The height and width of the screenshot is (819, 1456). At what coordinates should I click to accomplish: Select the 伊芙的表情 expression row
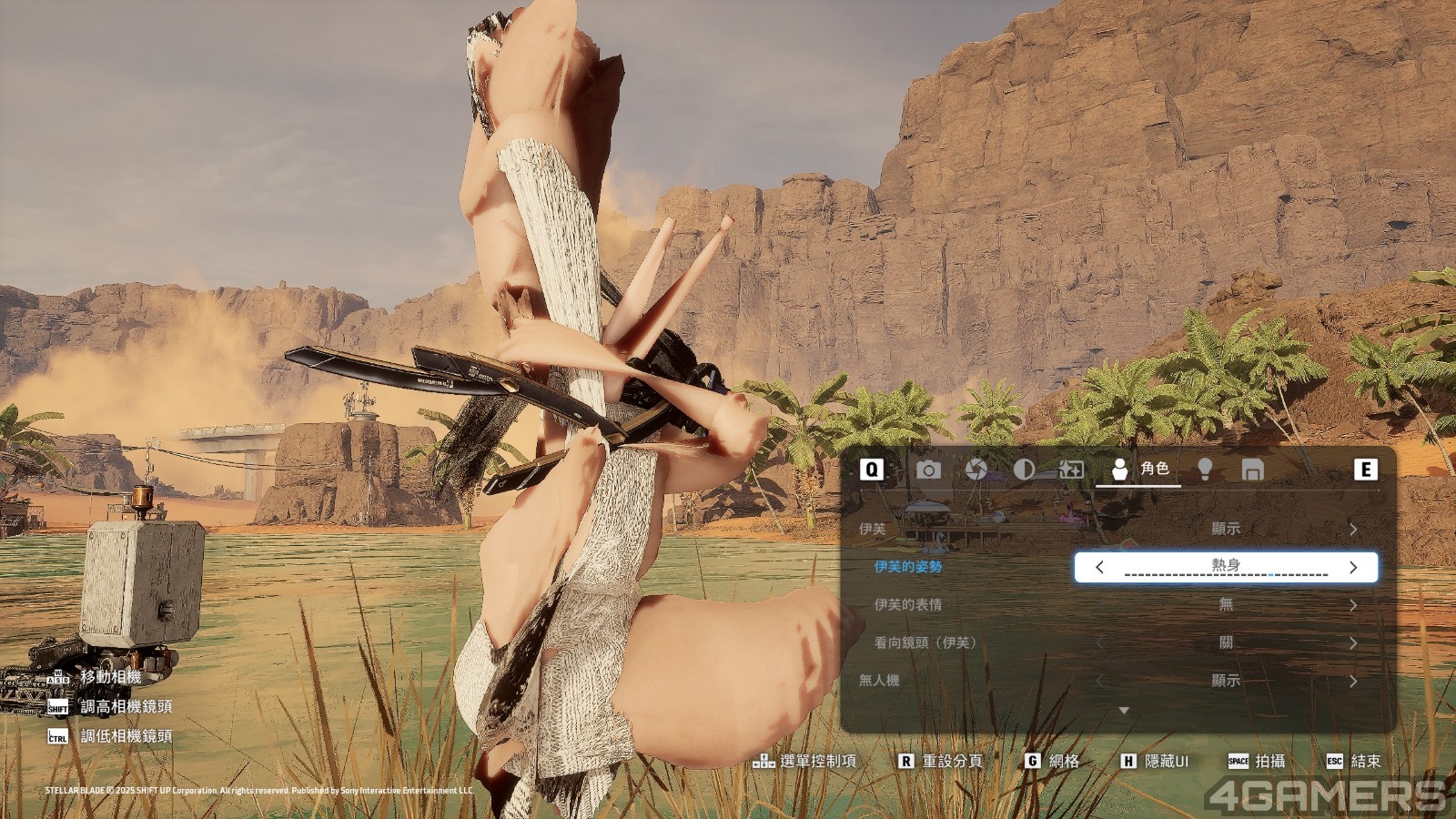click(x=907, y=605)
